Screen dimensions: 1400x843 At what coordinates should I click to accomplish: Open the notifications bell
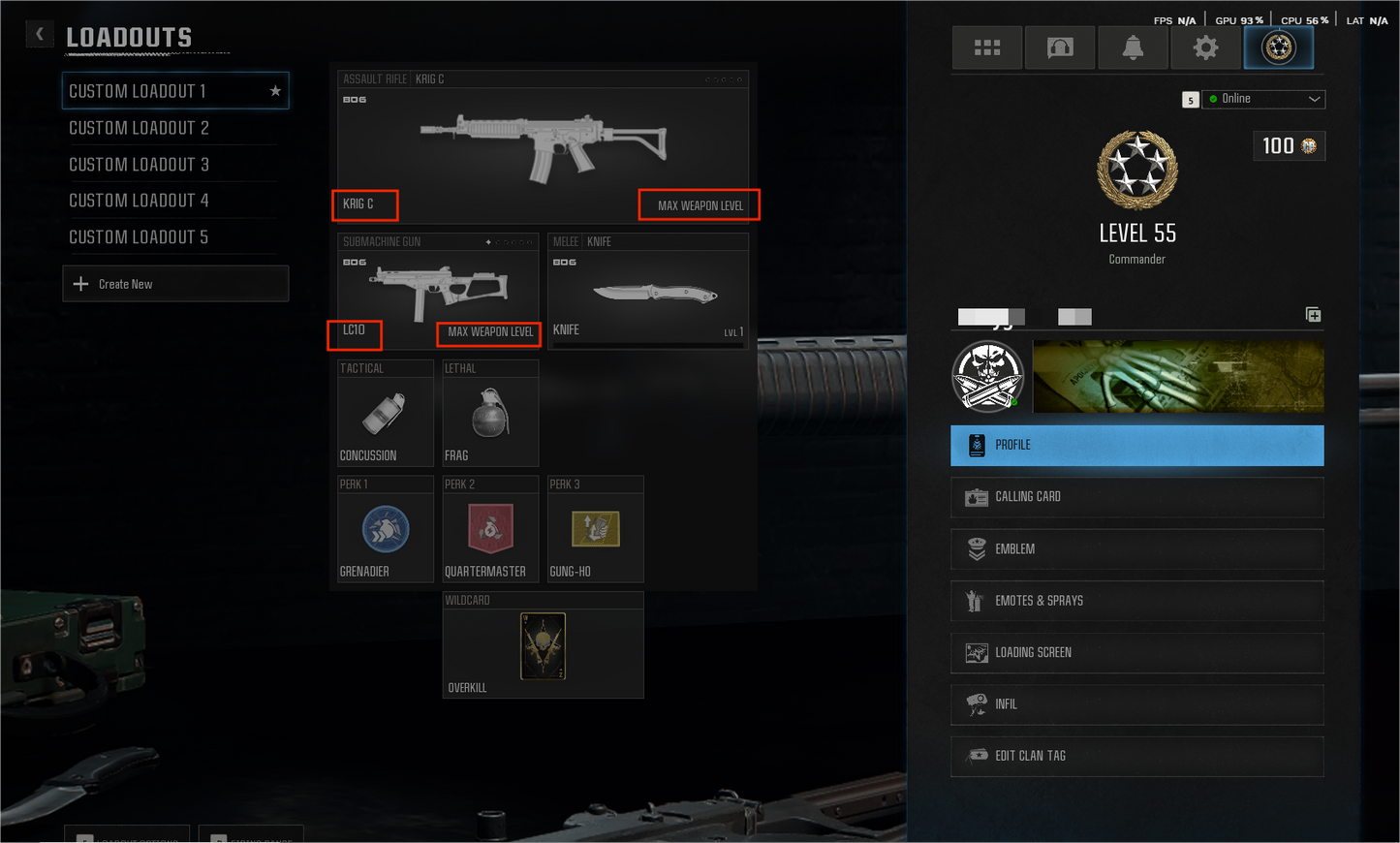click(x=1132, y=47)
